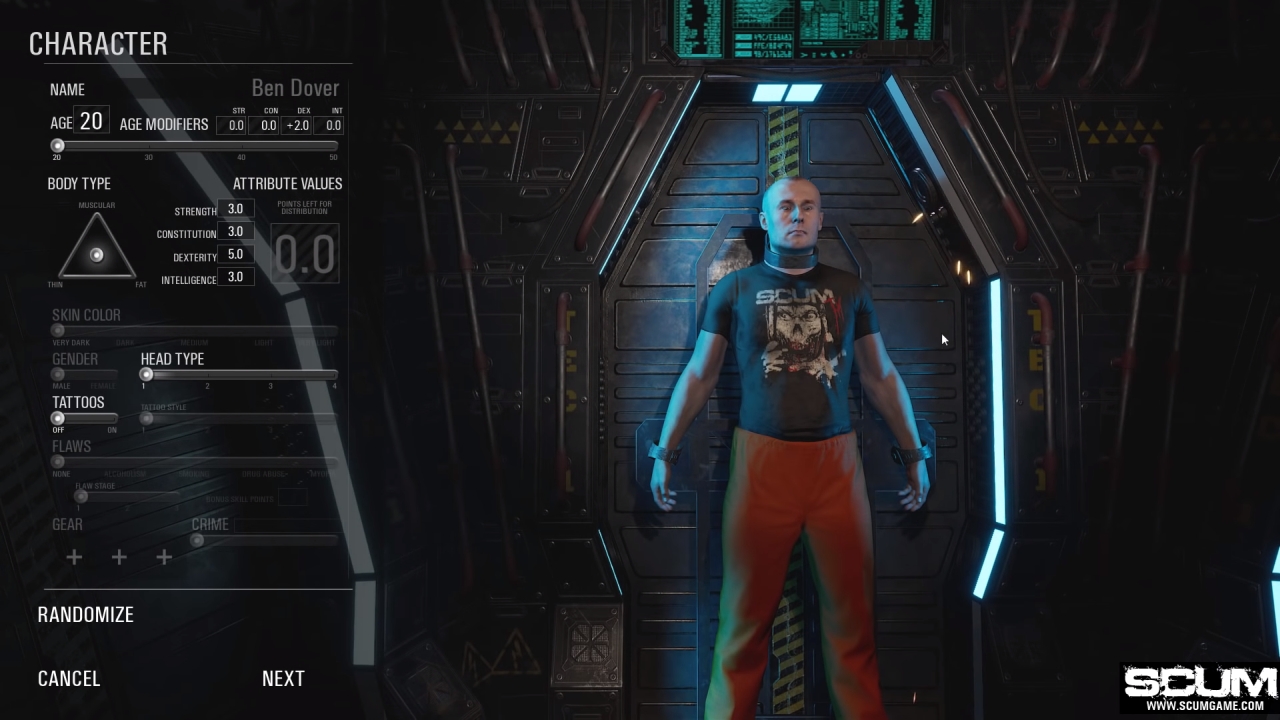The height and width of the screenshot is (720, 1280).
Task: Select the Dexterity attribute value box
Action: pos(235,254)
